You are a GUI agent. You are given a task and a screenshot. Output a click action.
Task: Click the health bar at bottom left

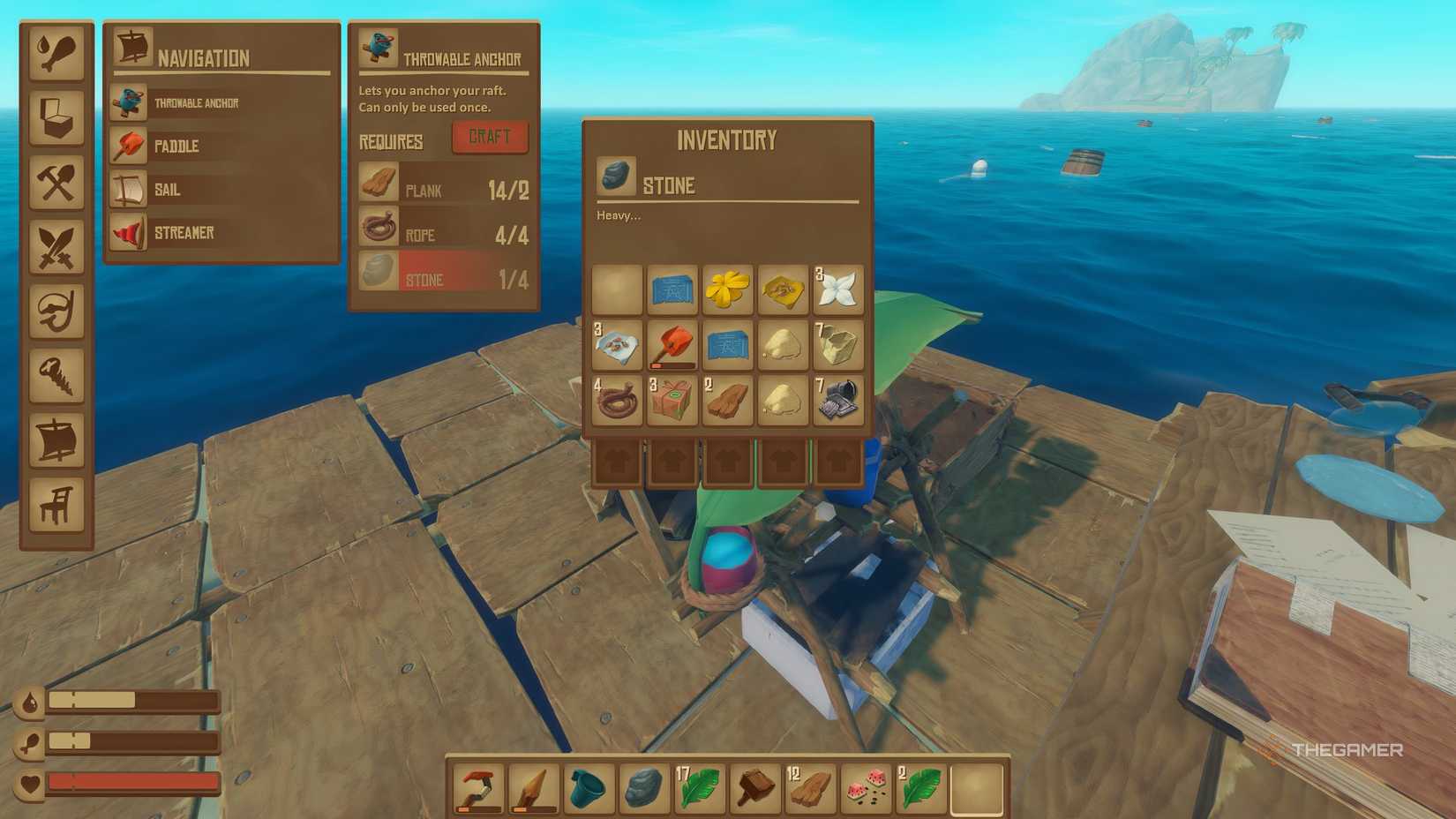click(132, 781)
